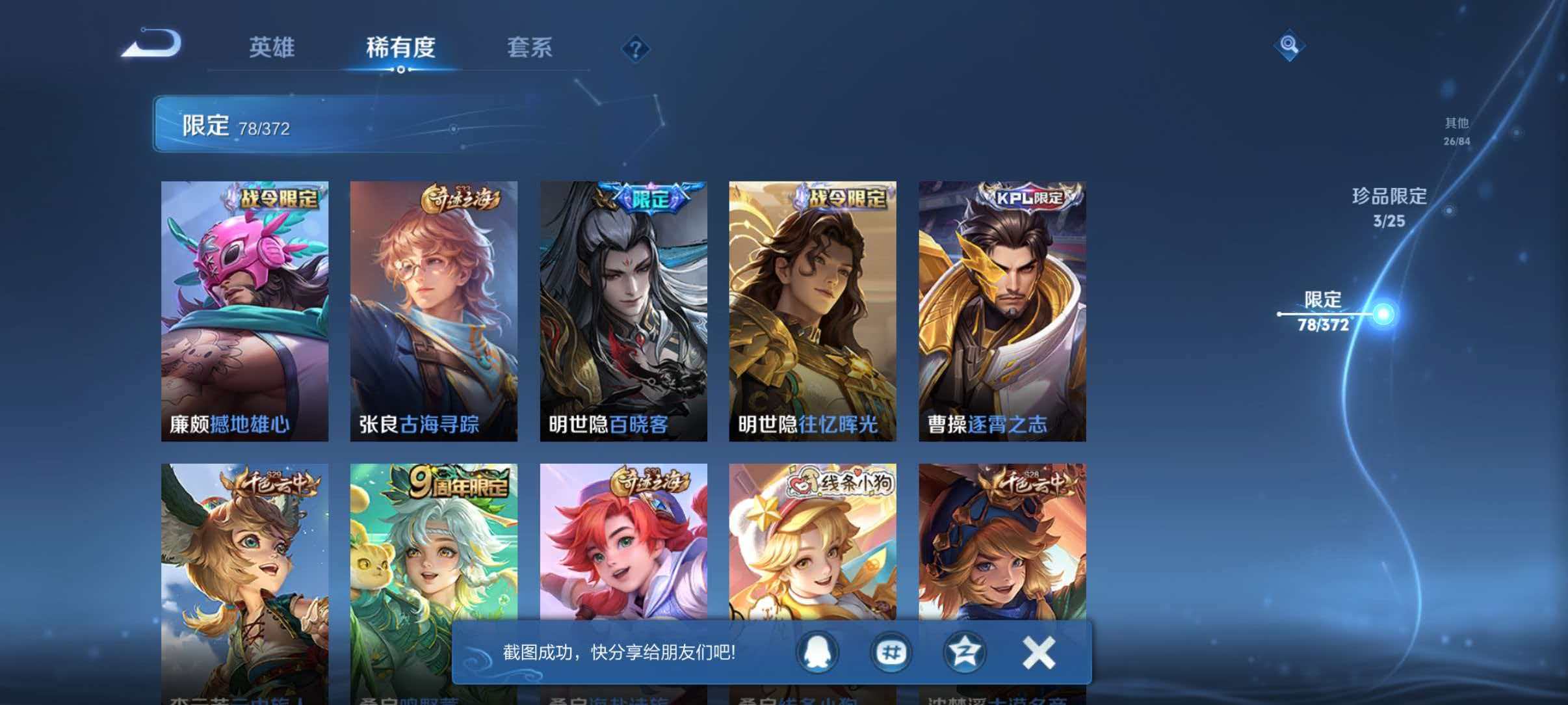1568x705 pixels.
Task: Select the 稀有度 tab
Action: click(400, 48)
